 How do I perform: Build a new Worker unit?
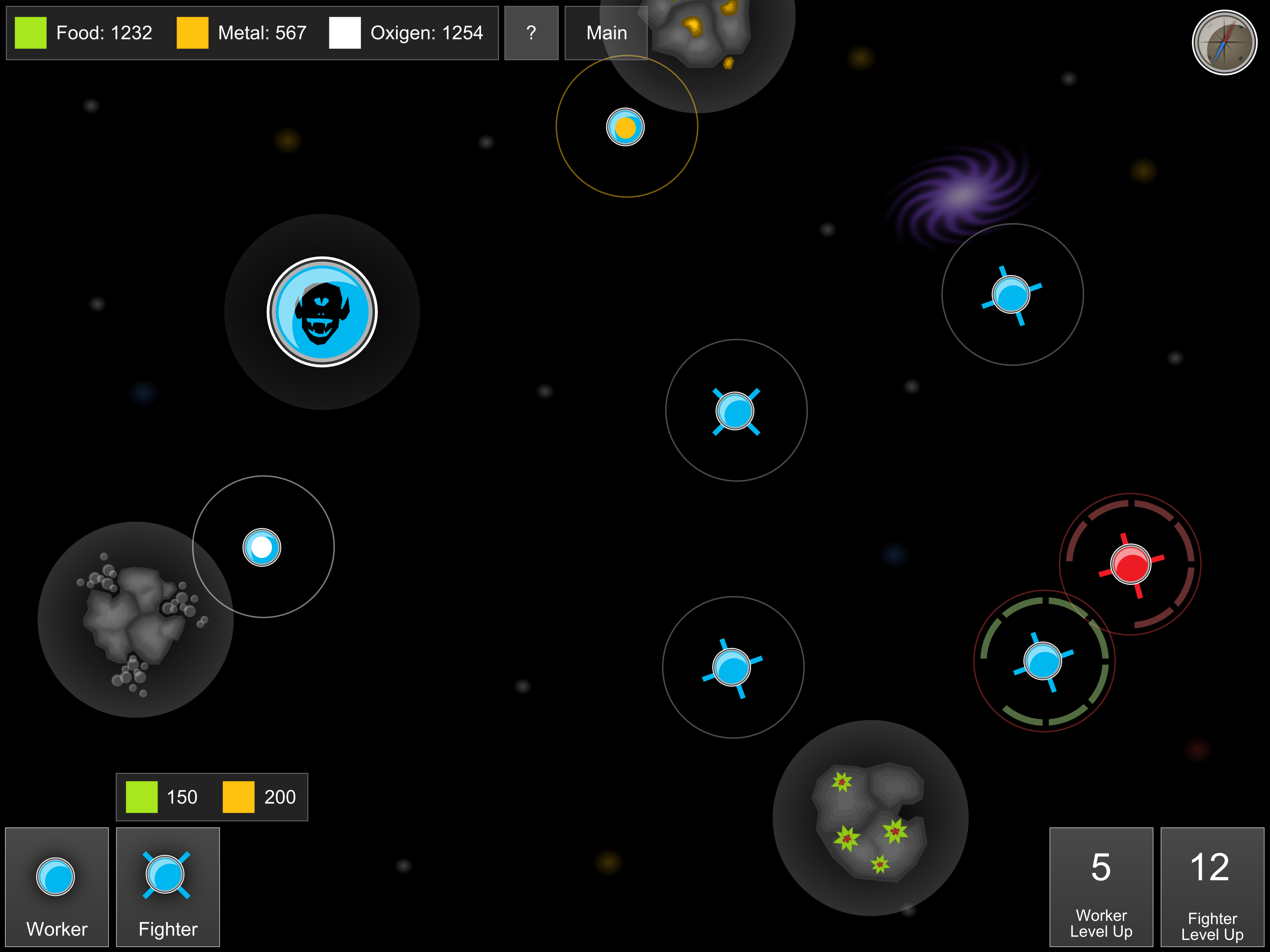pyautogui.click(x=56, y=886)
